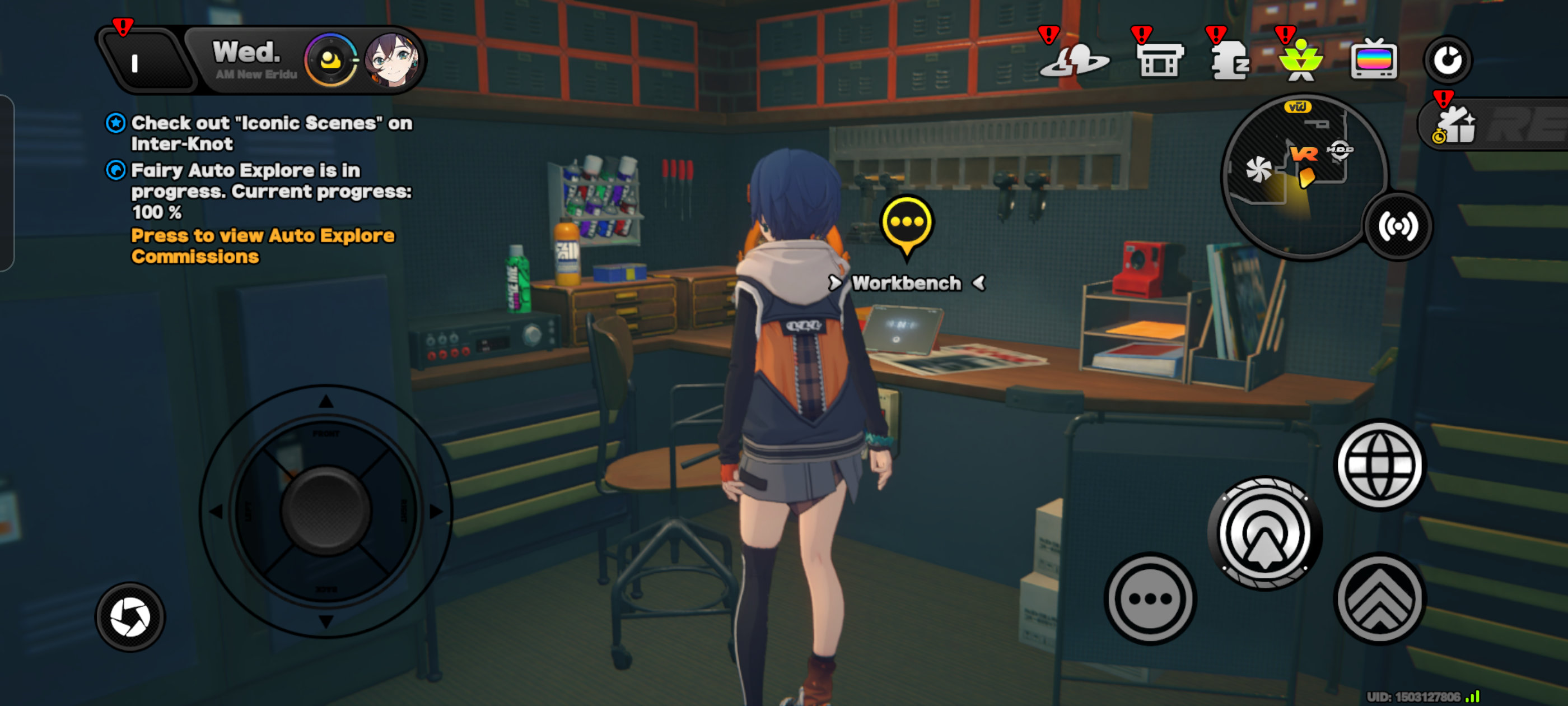Image resolution: width=1568 pixels, height=706 pixels.
Task: Open the camera shutter photo mode
Action: point(130,616)
